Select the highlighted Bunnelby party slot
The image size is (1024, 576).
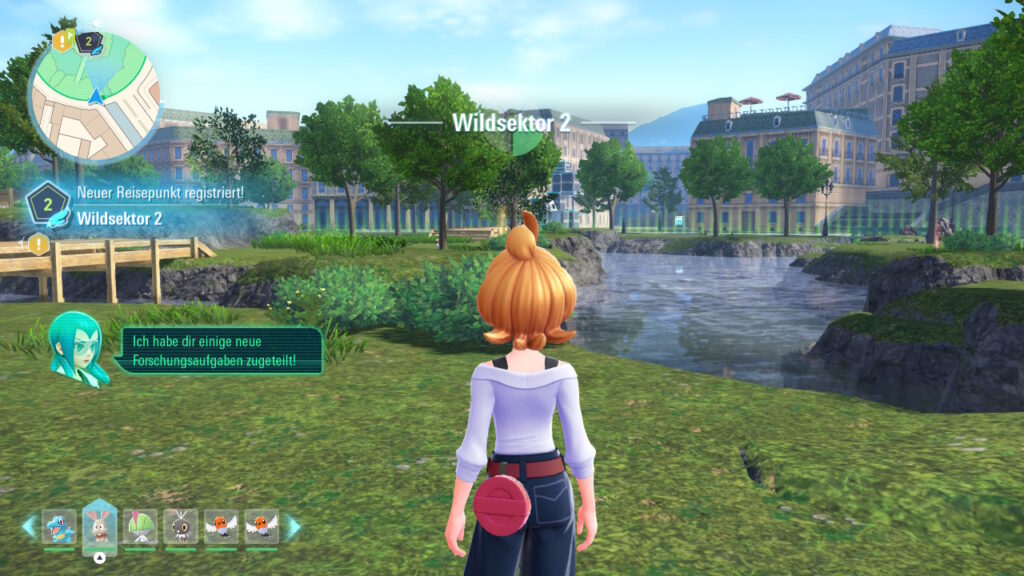(99, 526)
